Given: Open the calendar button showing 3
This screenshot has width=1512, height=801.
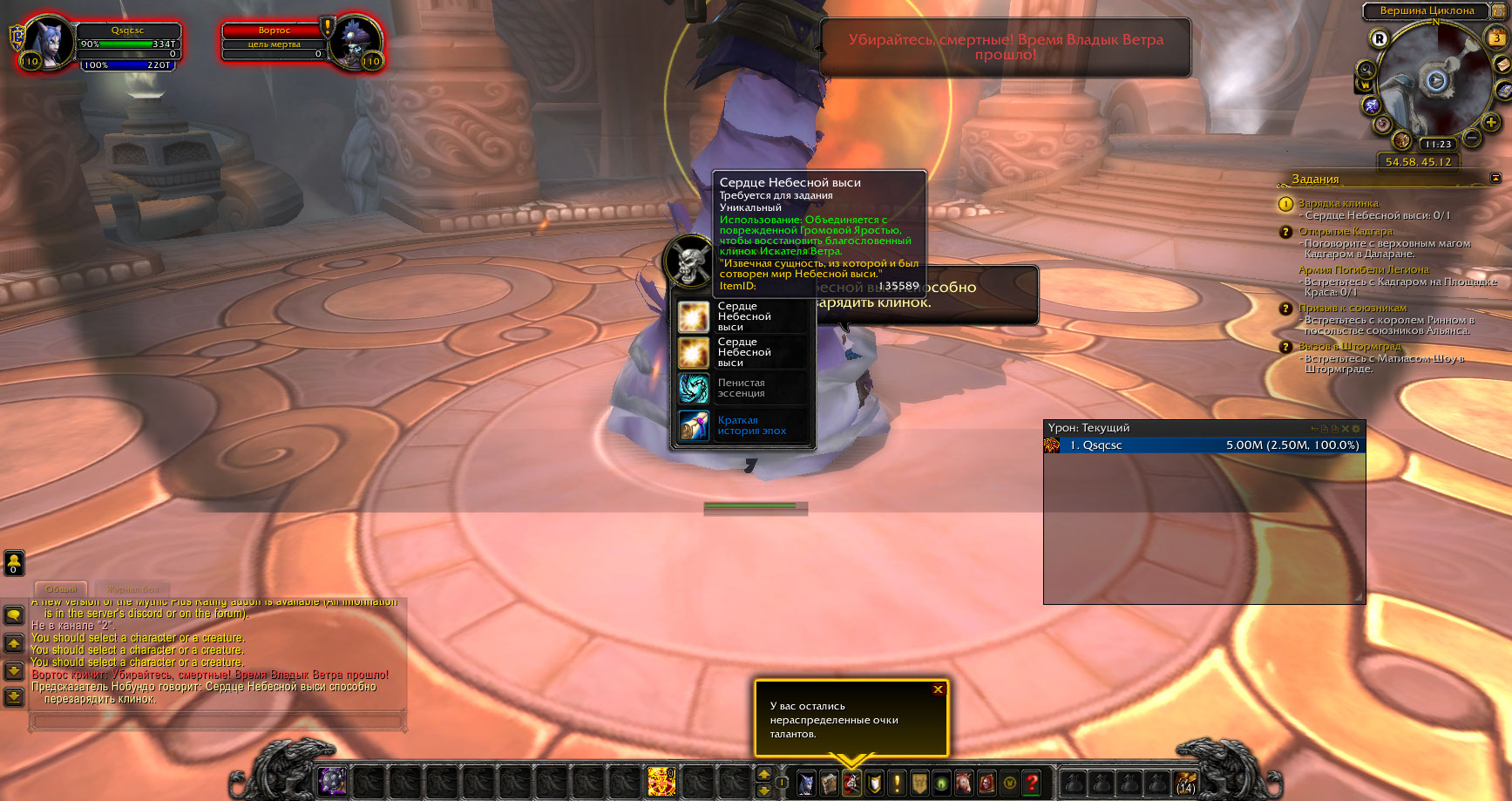Looking at the screenshot, I should (x=1496, y=38).
